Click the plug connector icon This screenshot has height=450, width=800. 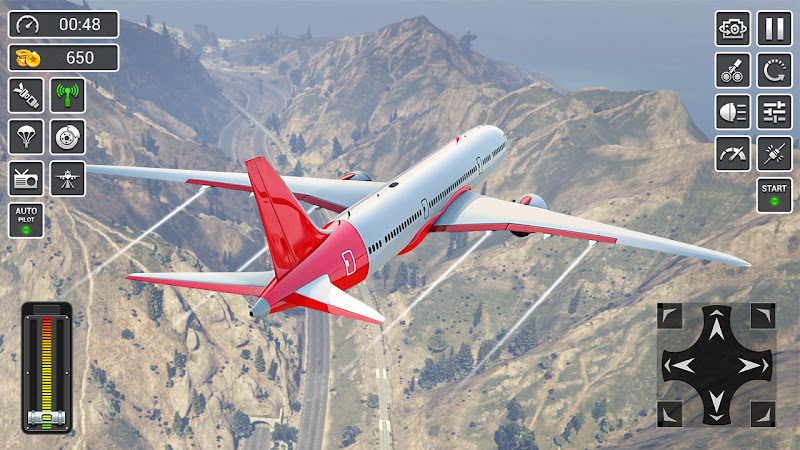[774, 153]
